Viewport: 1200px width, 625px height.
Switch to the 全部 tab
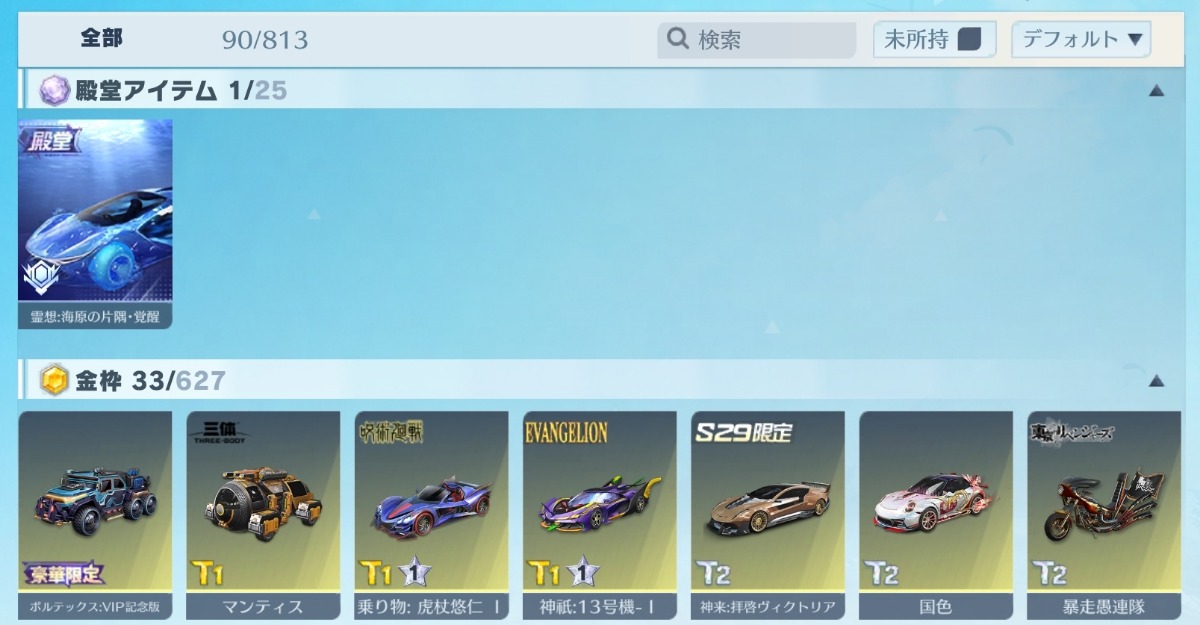pyautogui.click(x=102, y=39)
